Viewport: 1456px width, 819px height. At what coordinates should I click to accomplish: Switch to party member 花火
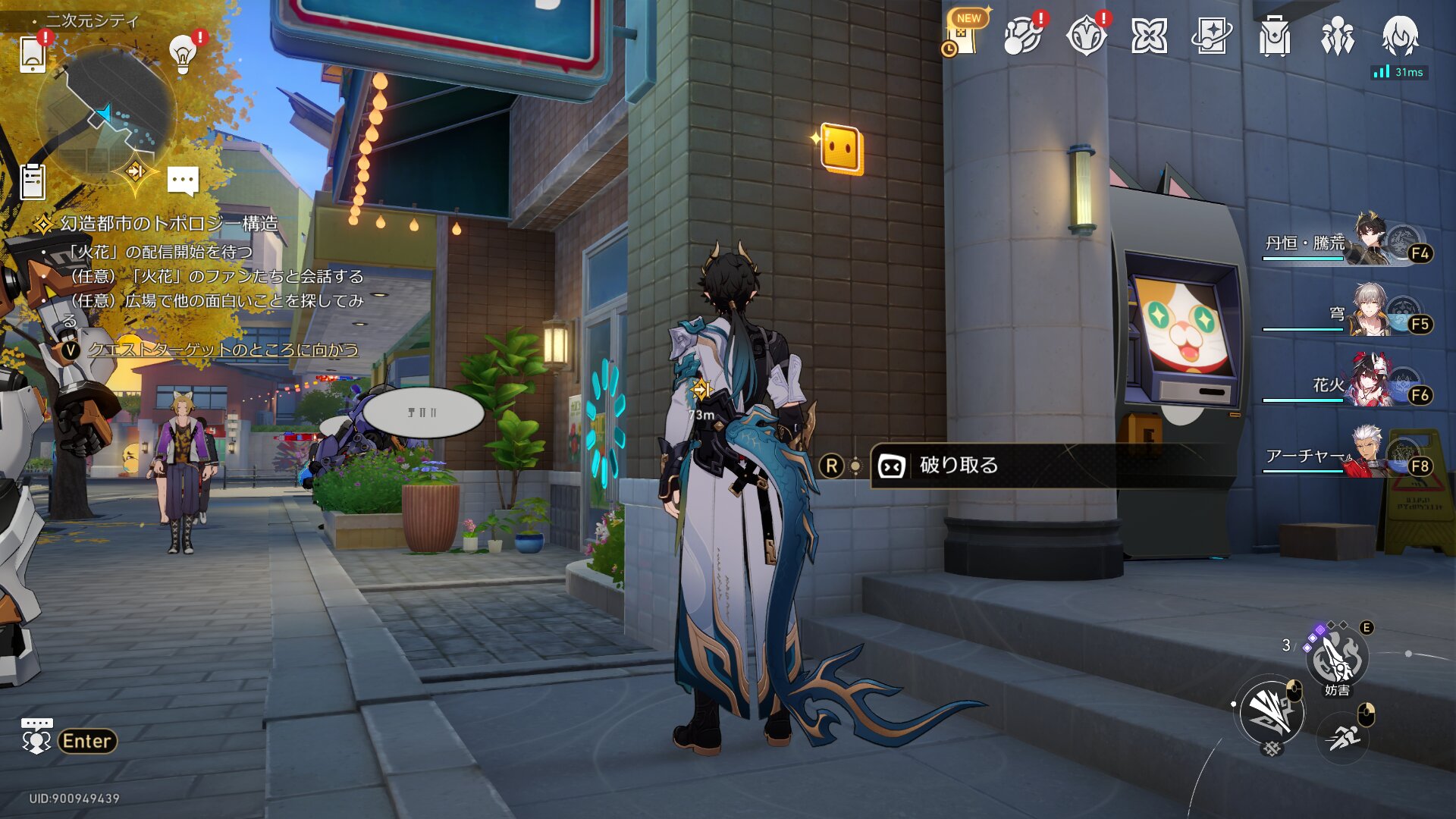point(1357,384)
